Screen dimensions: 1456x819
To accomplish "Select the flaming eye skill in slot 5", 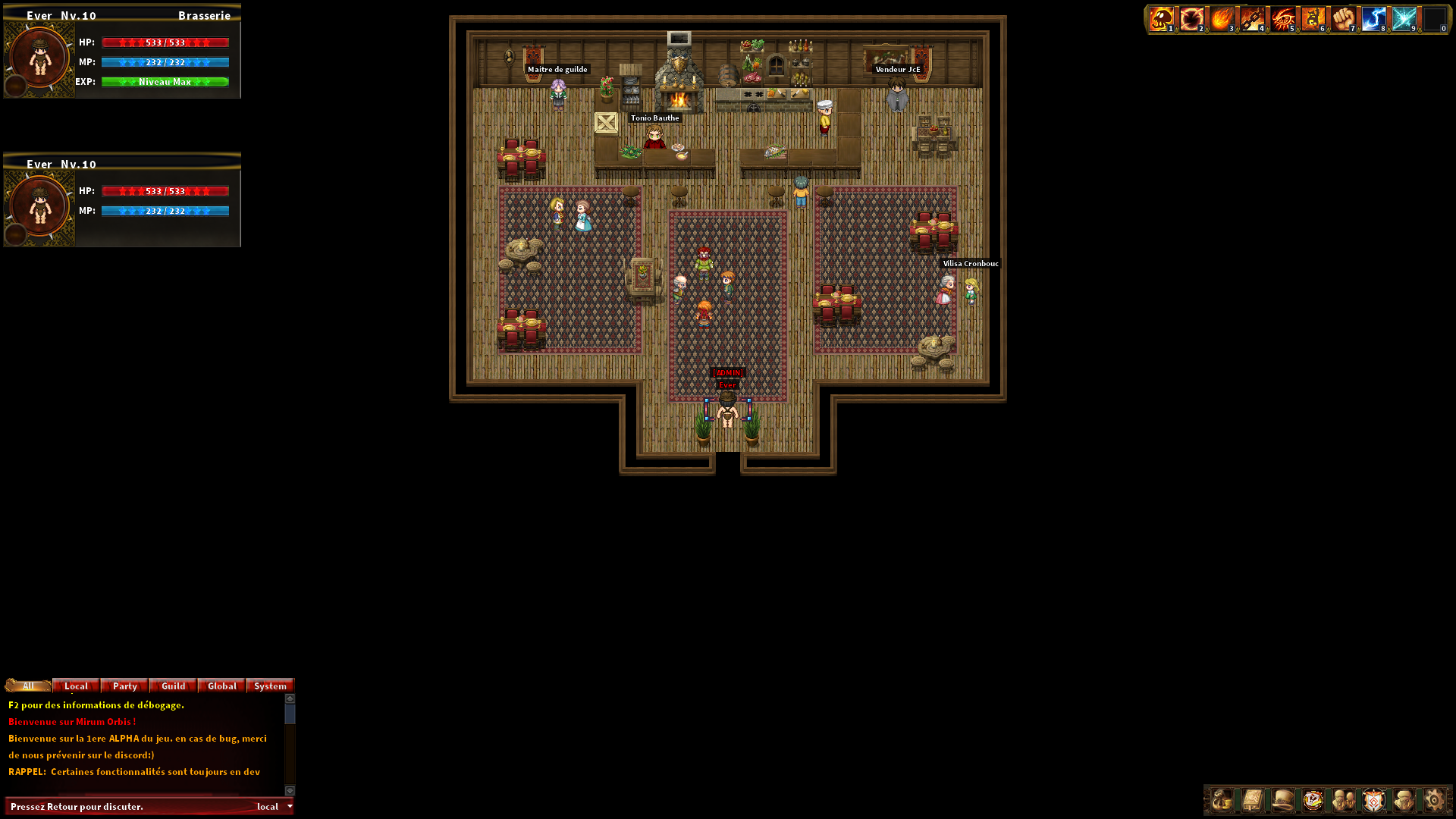I will [1282, 19].
